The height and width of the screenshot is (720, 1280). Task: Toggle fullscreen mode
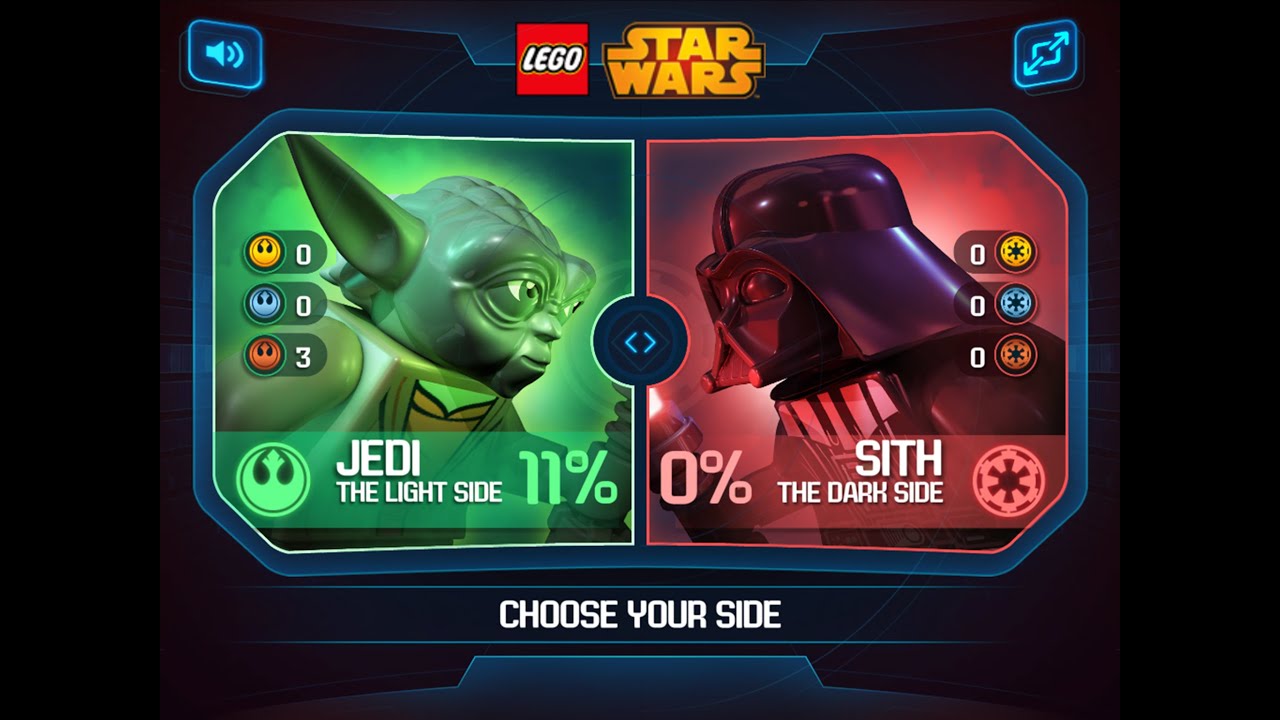(1046, 51)
